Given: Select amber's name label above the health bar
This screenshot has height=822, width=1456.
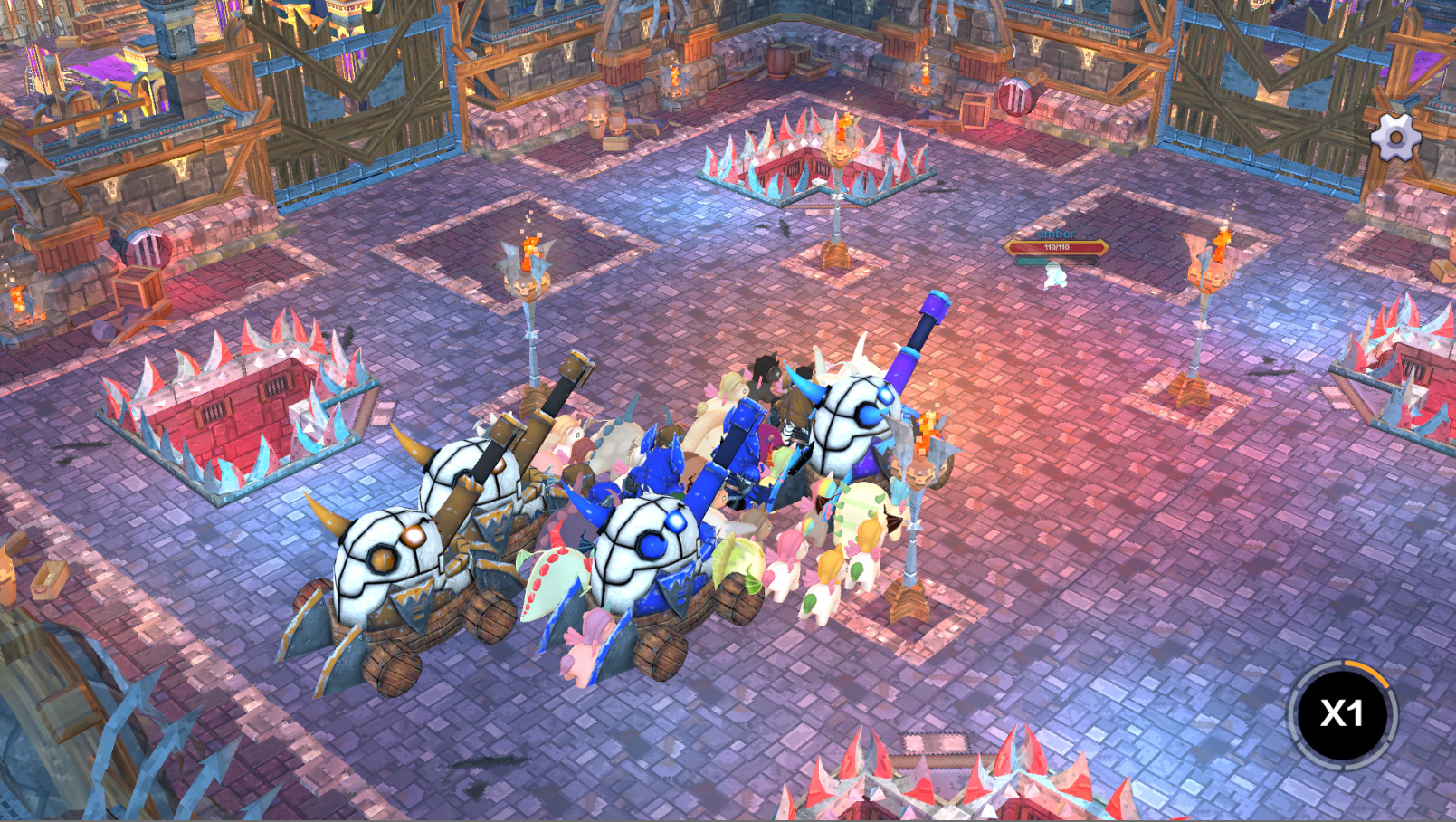Looking at the screenshot, I should 1056,234.
